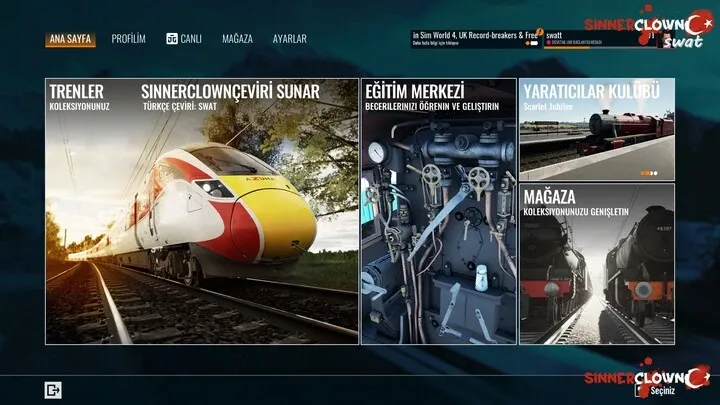Click the exit icon at bottom left
720x405 pixels.
point(53,390)
